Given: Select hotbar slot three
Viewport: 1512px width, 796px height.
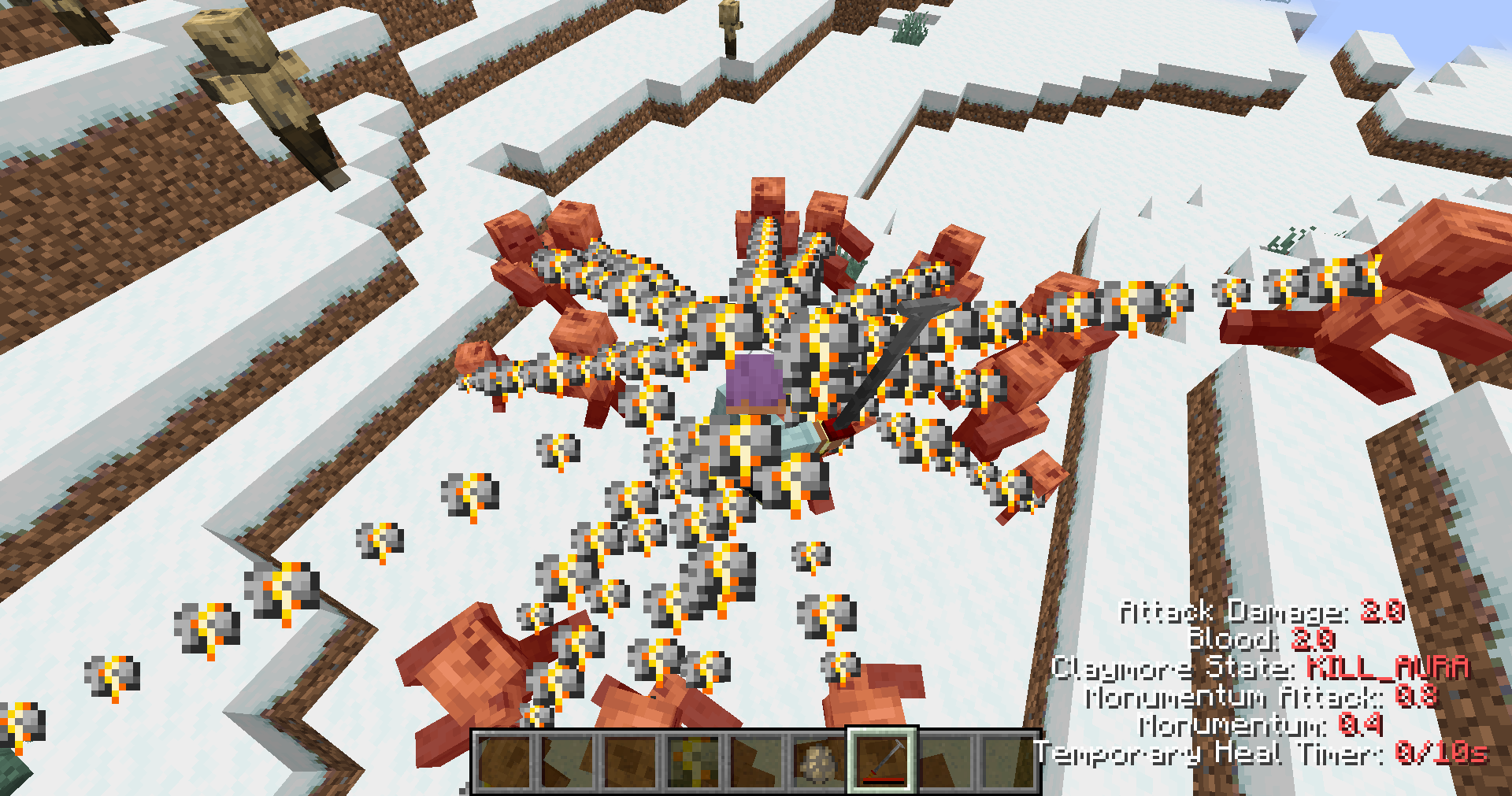Looking at the screenshot, I should (631, 762).
